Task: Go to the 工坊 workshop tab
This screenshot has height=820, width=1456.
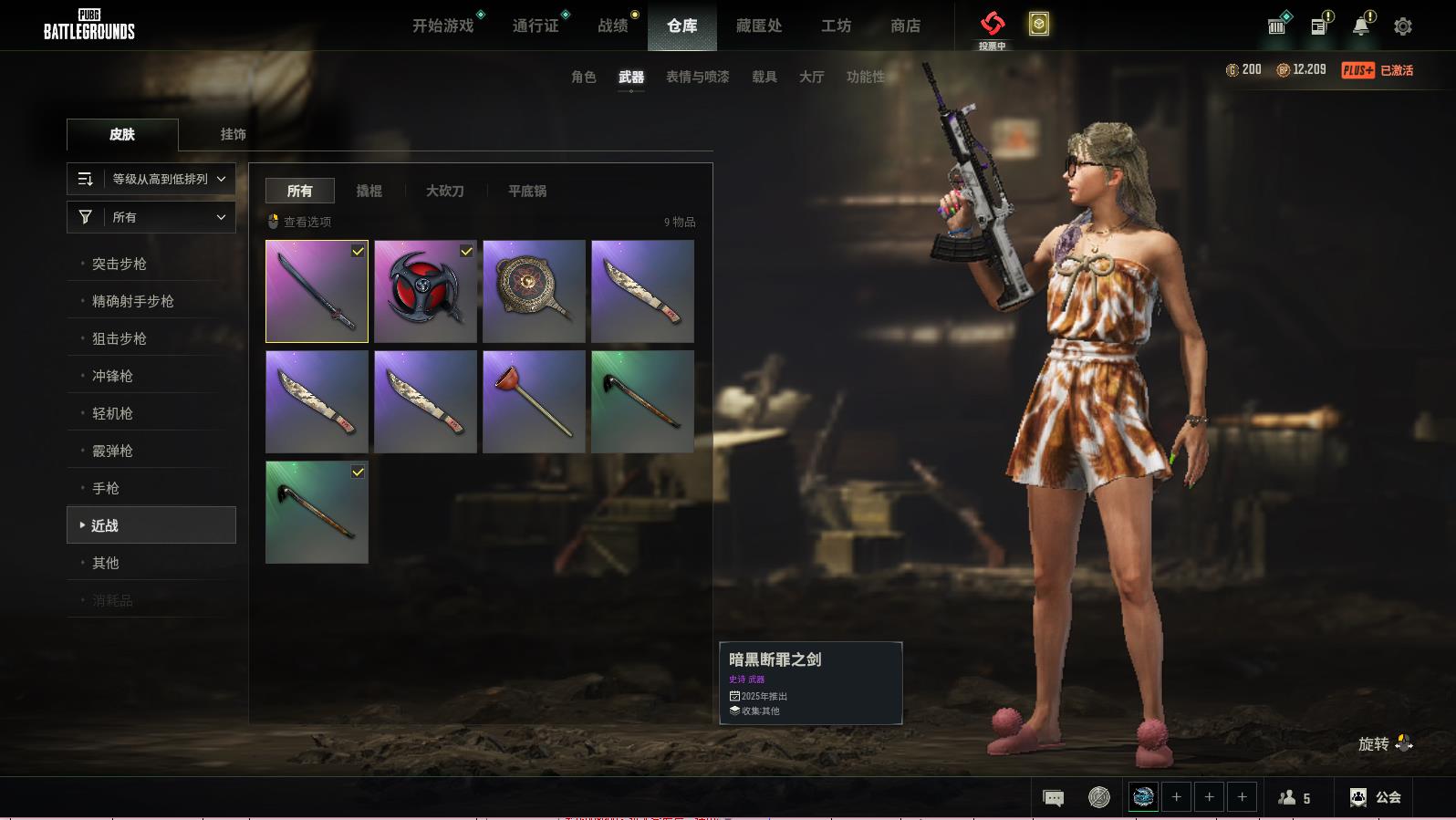Action: (x=836, y=26)
